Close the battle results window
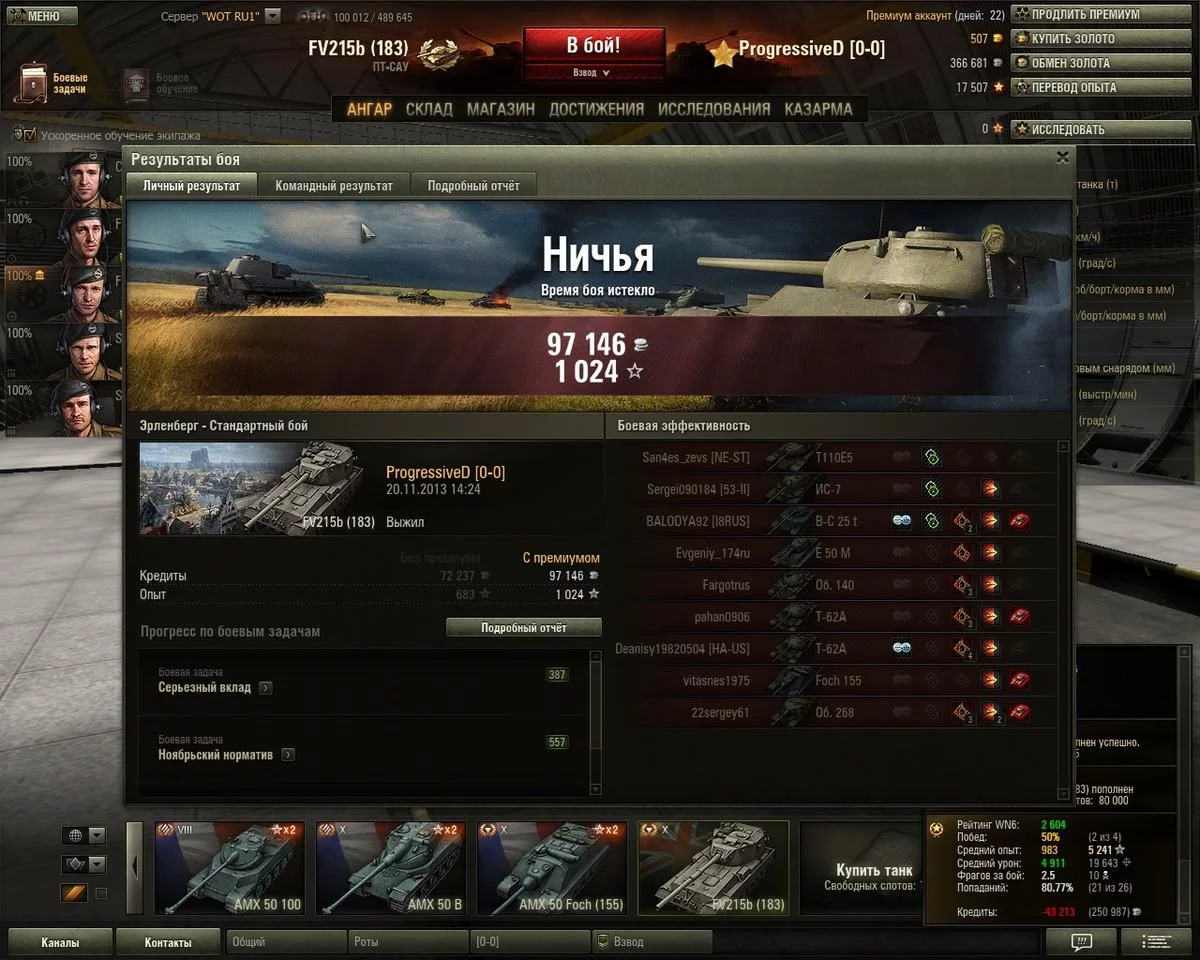This screenshot has height=960, width=1200. 1062,157
